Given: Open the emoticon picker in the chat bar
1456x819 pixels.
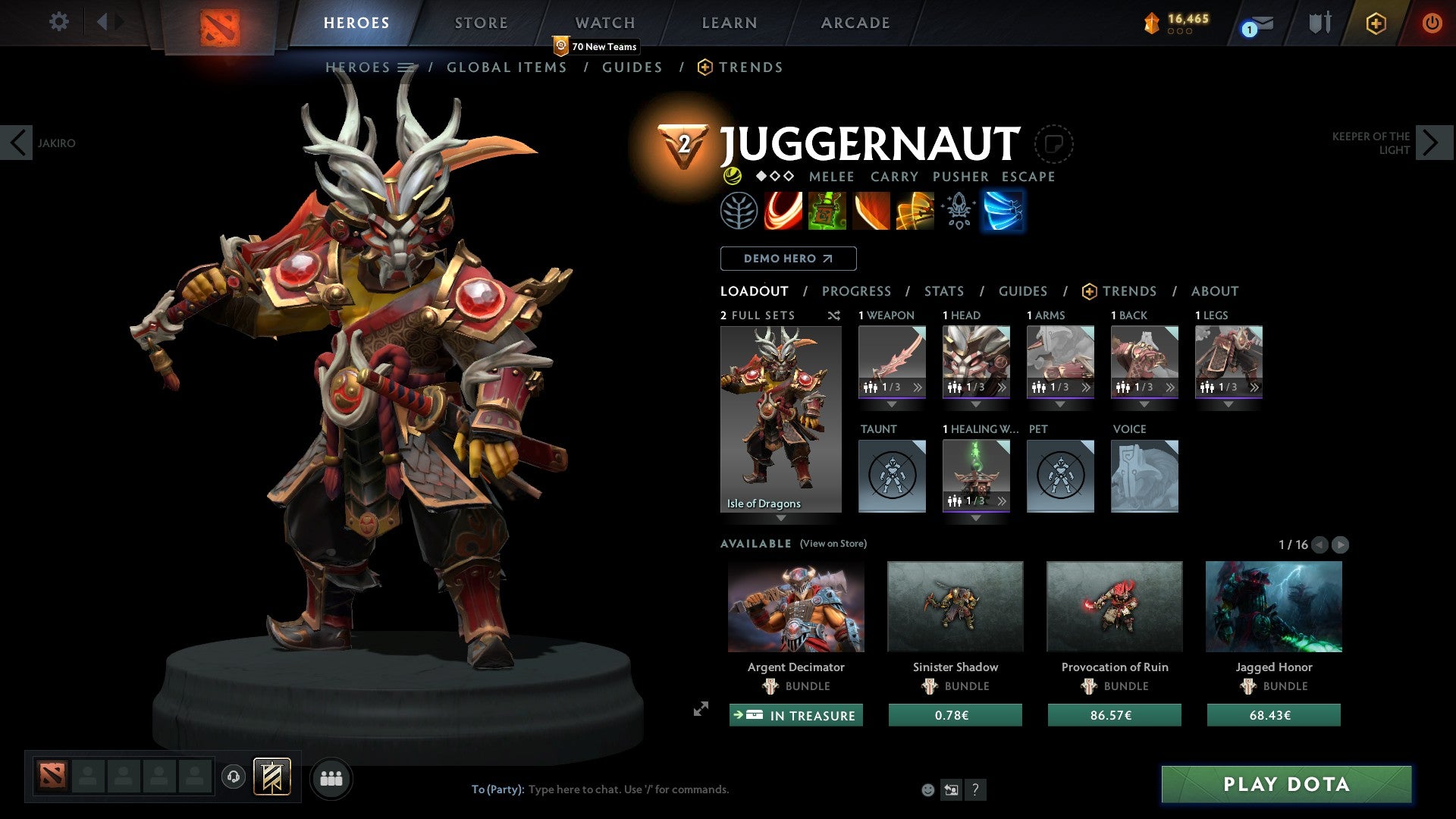Looking at the screenshot, I should (927, 789).
